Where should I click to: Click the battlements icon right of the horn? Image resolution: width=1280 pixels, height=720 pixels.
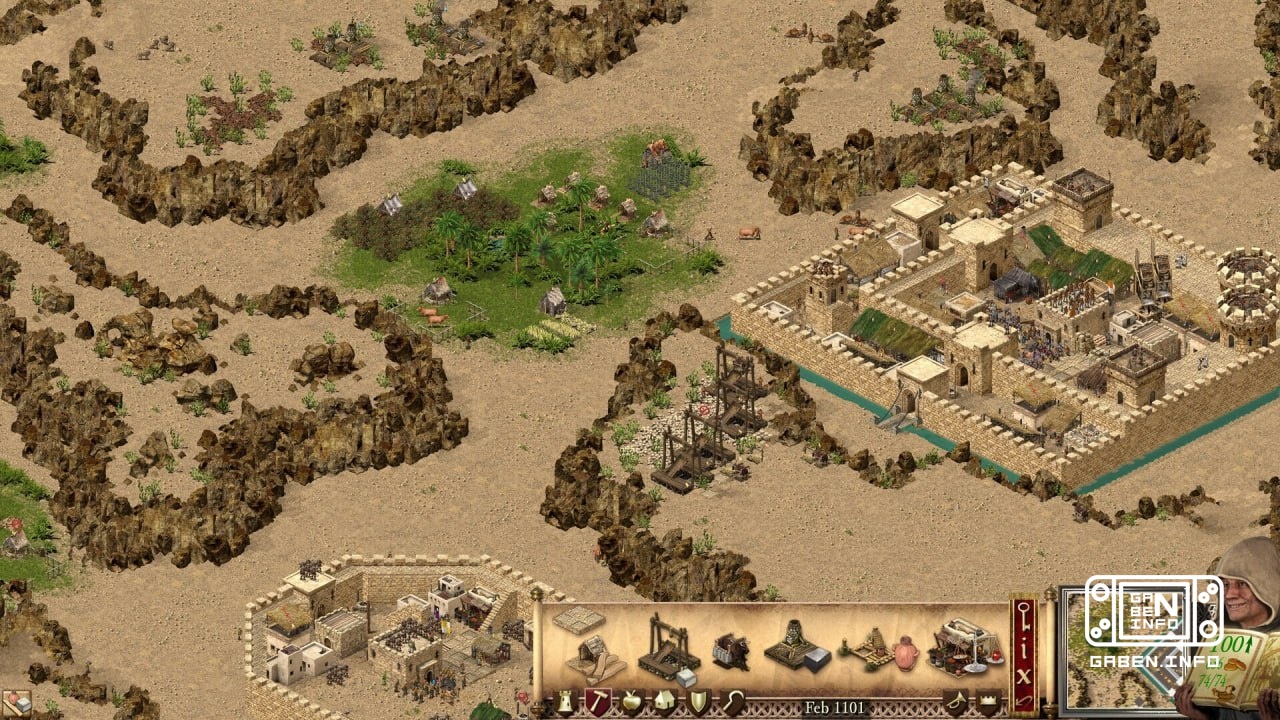pyautogui.click(x=988, y=702)
